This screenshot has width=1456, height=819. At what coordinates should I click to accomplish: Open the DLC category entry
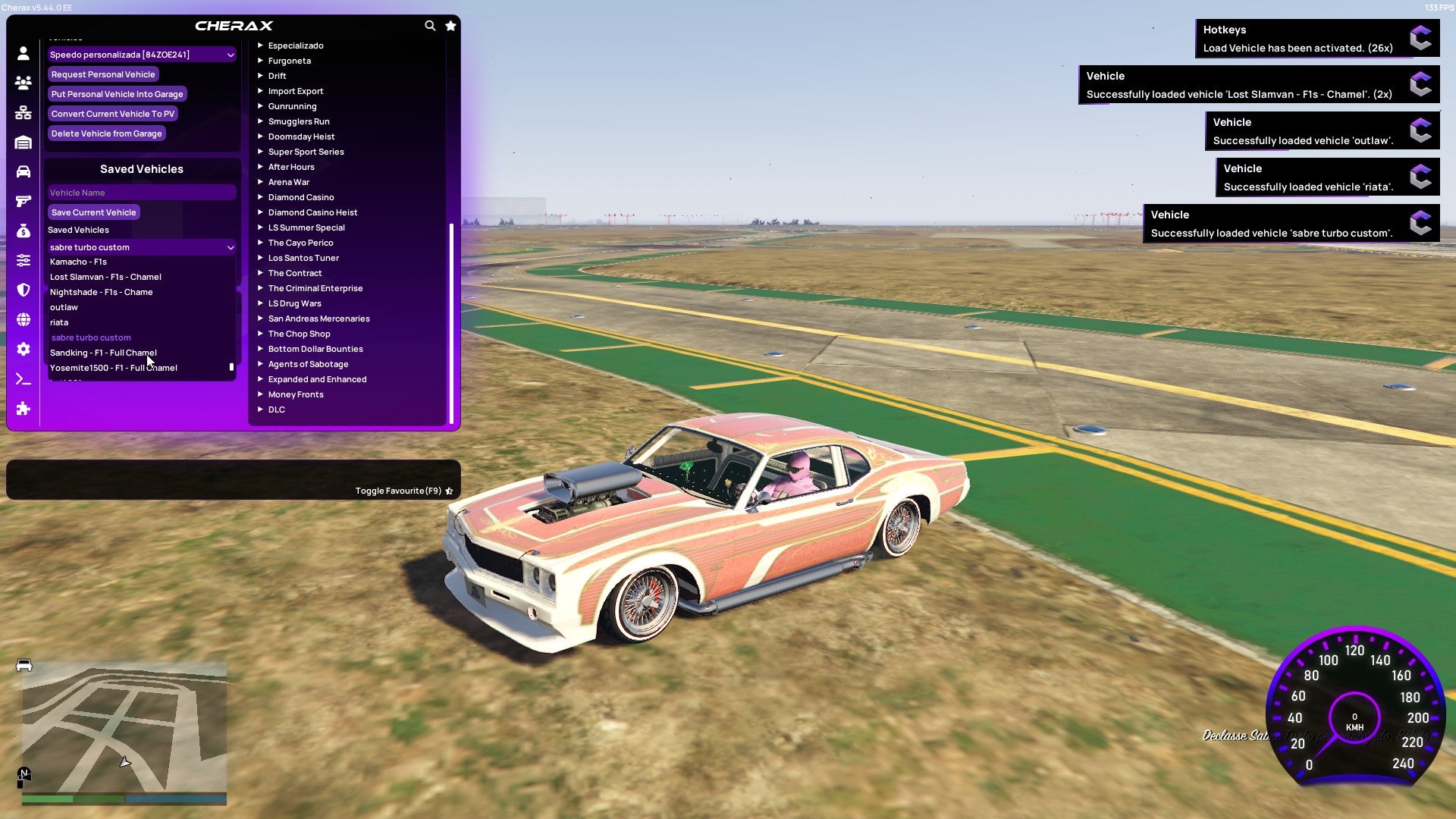(x=276, y=409)
